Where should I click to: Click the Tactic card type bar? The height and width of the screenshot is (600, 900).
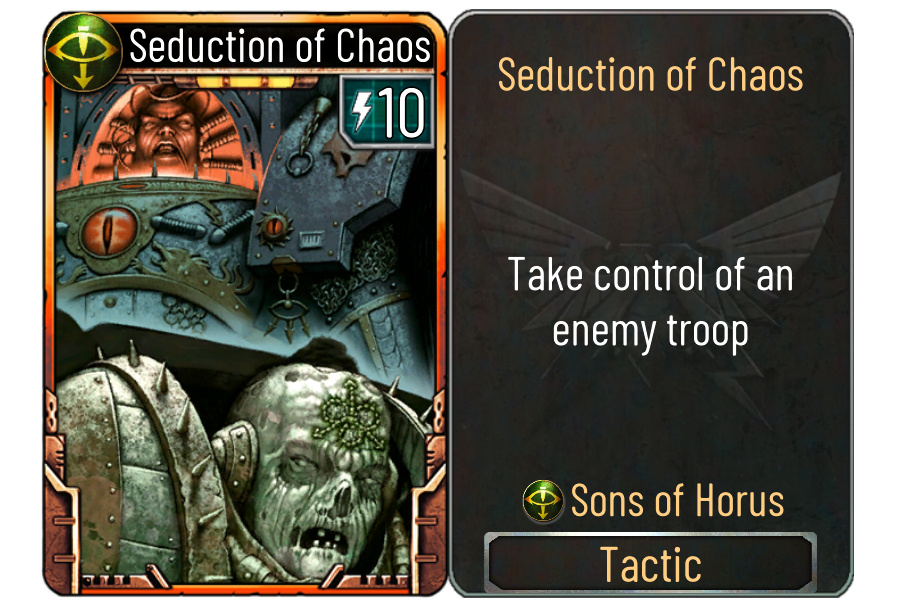click(x=650, y=564)
